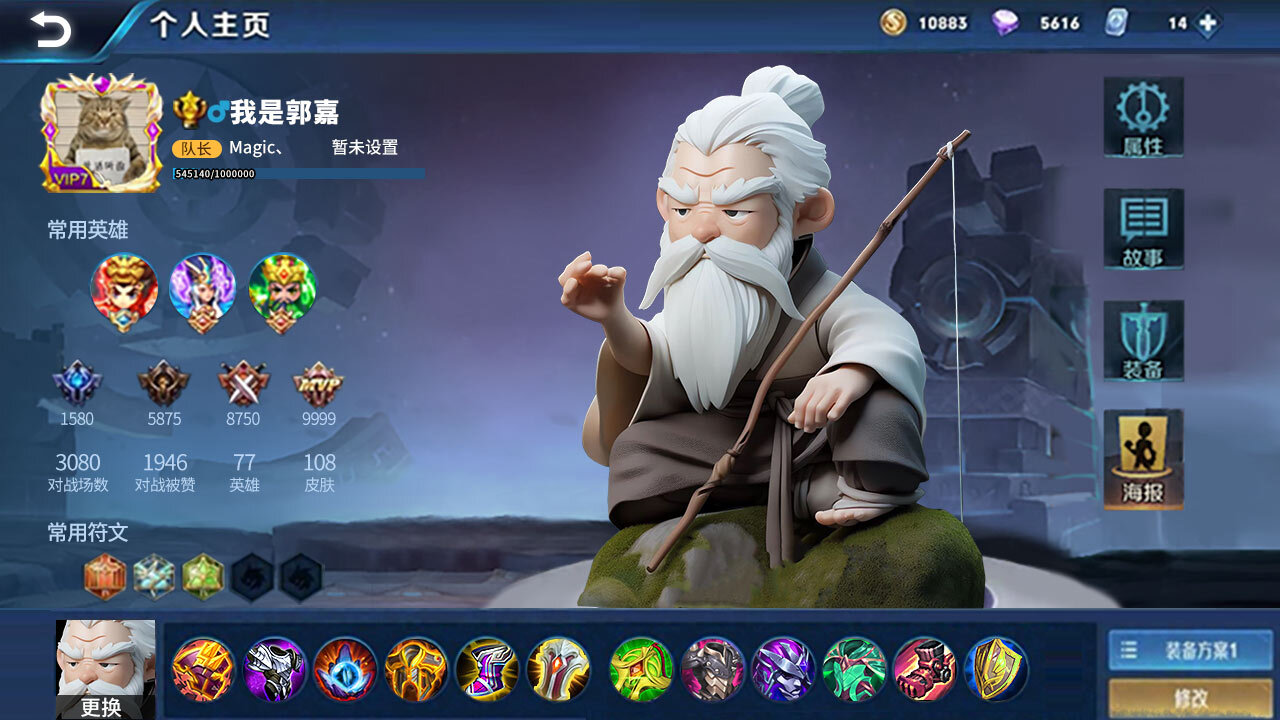Click the crossed swords badge icon
Screen dimensions: 1280x720
pos(243,383)
